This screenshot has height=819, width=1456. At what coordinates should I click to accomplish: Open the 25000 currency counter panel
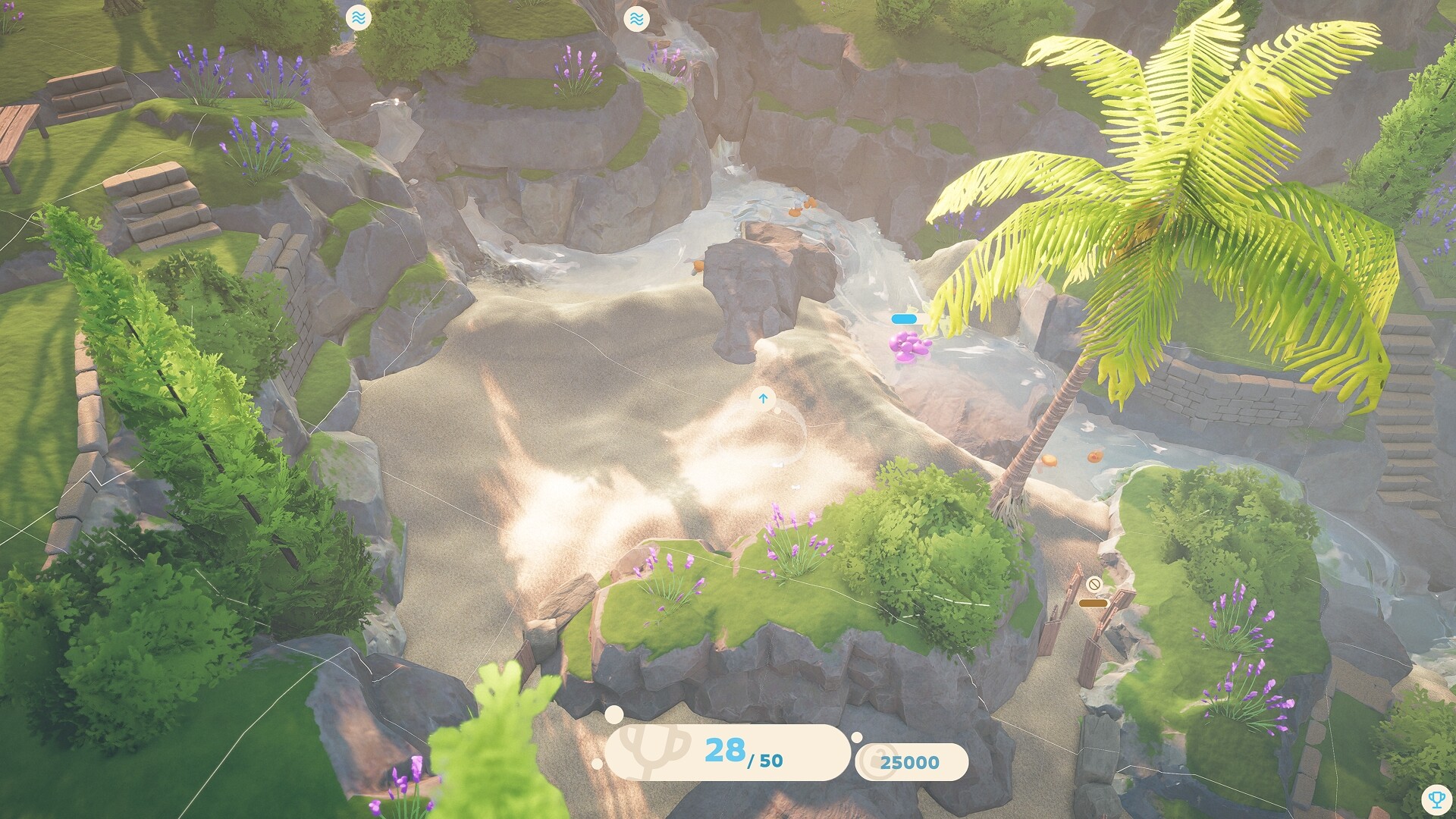[x=914, y=762]
